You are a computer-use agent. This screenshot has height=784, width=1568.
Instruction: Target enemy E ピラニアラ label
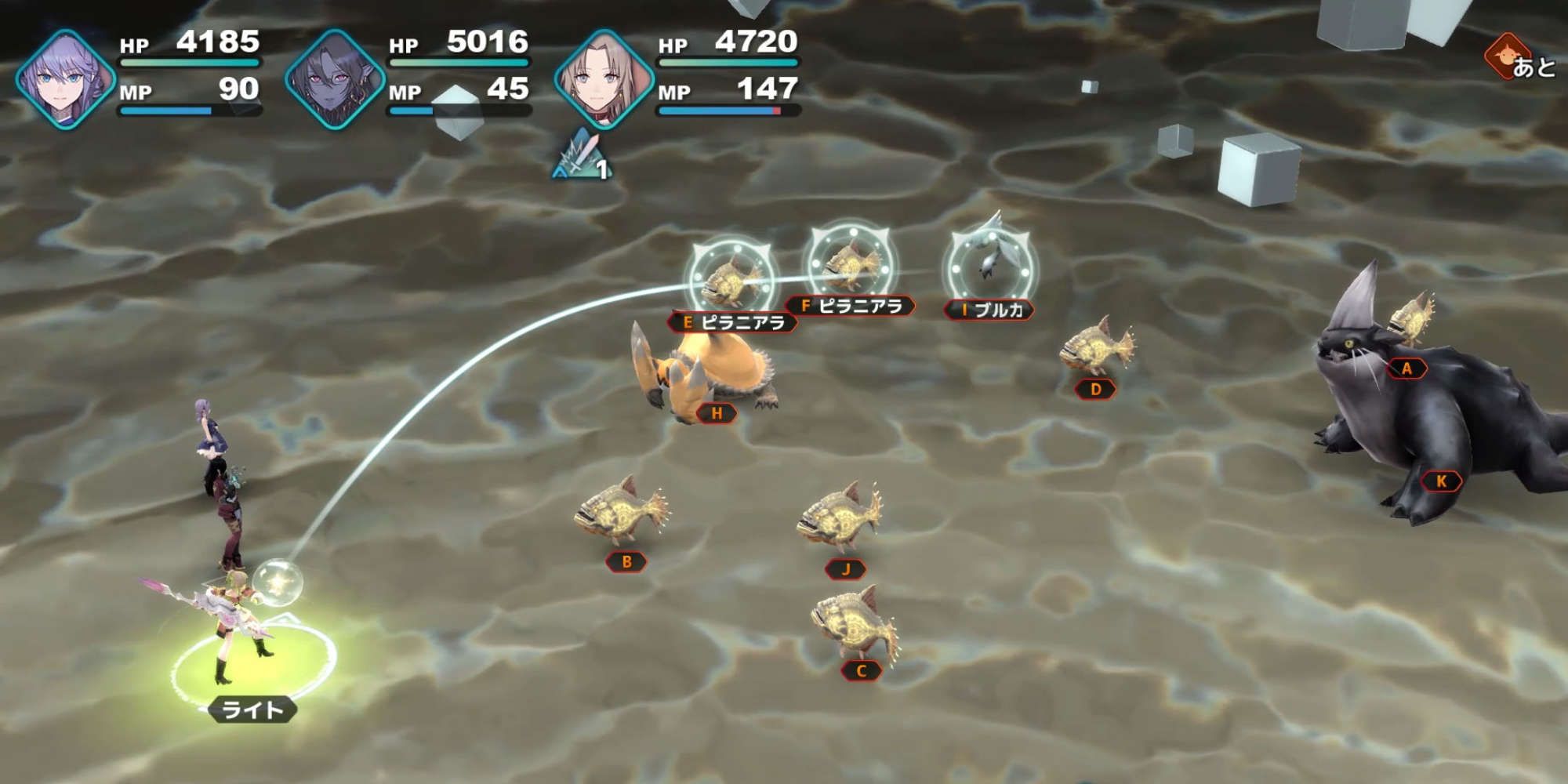pos(733,322)
